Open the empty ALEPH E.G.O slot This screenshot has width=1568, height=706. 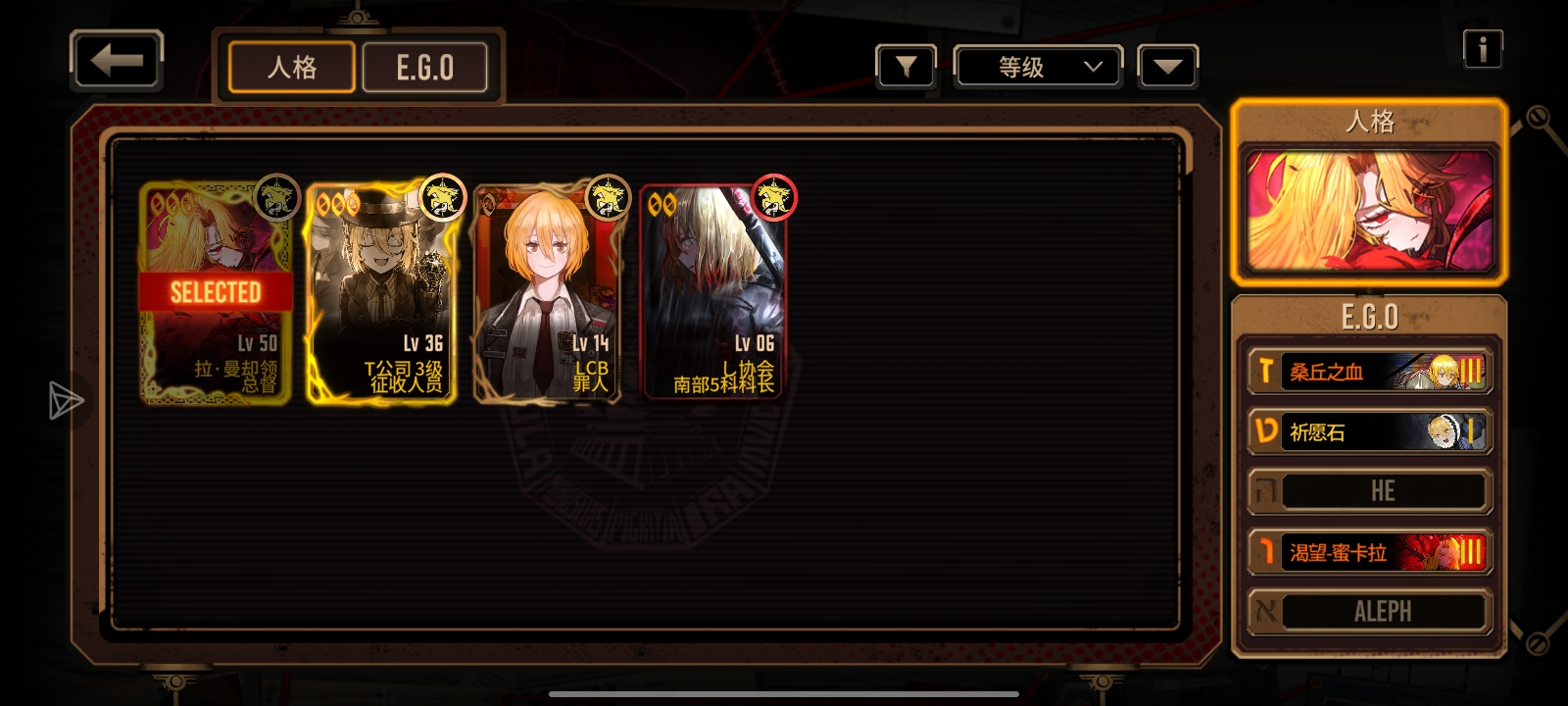pos(1369,612)
